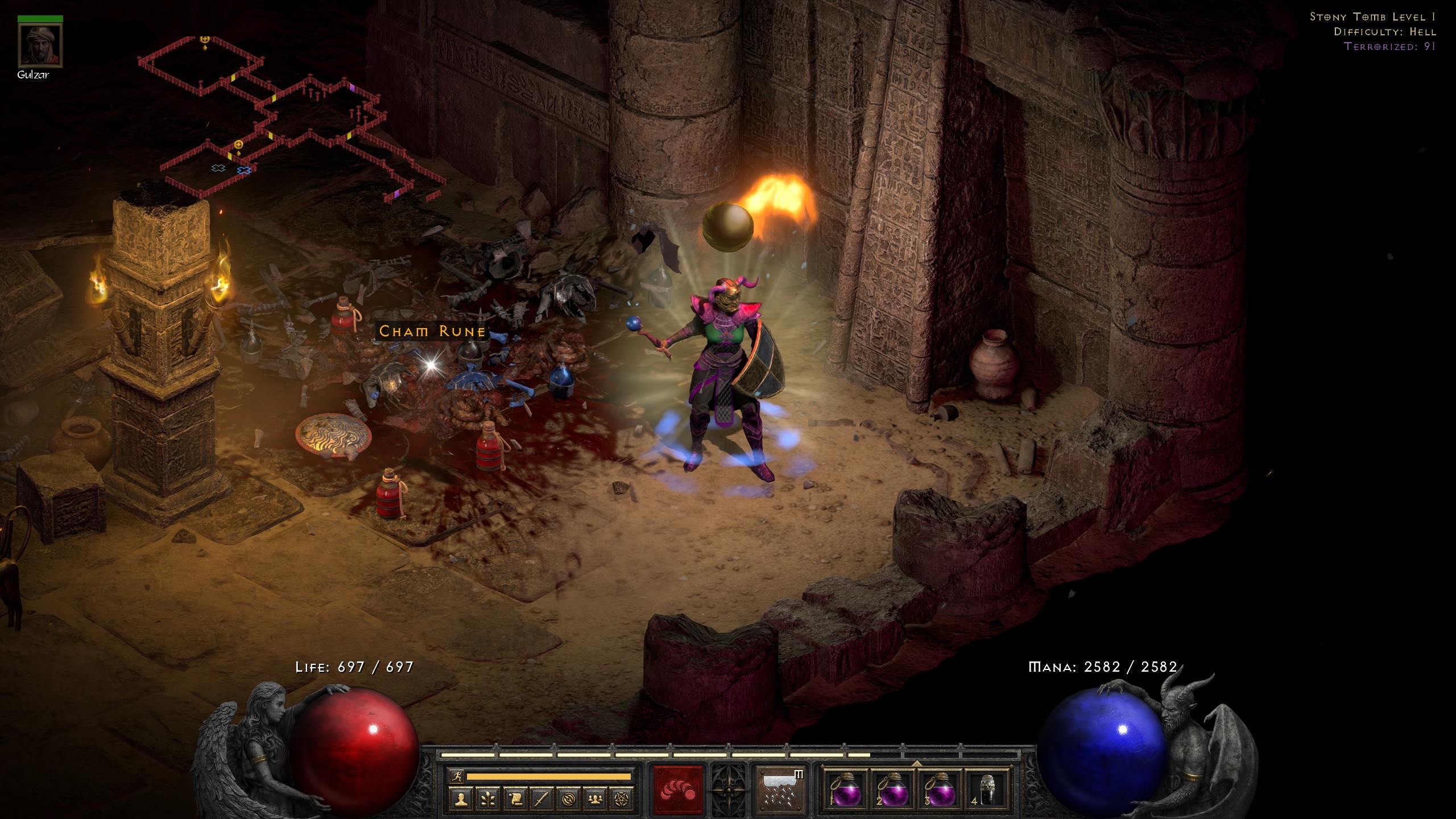Expand the belt with the arrow tab
Image resolution: width=1456 pixels, height=819 pixels.
[916, 763]
